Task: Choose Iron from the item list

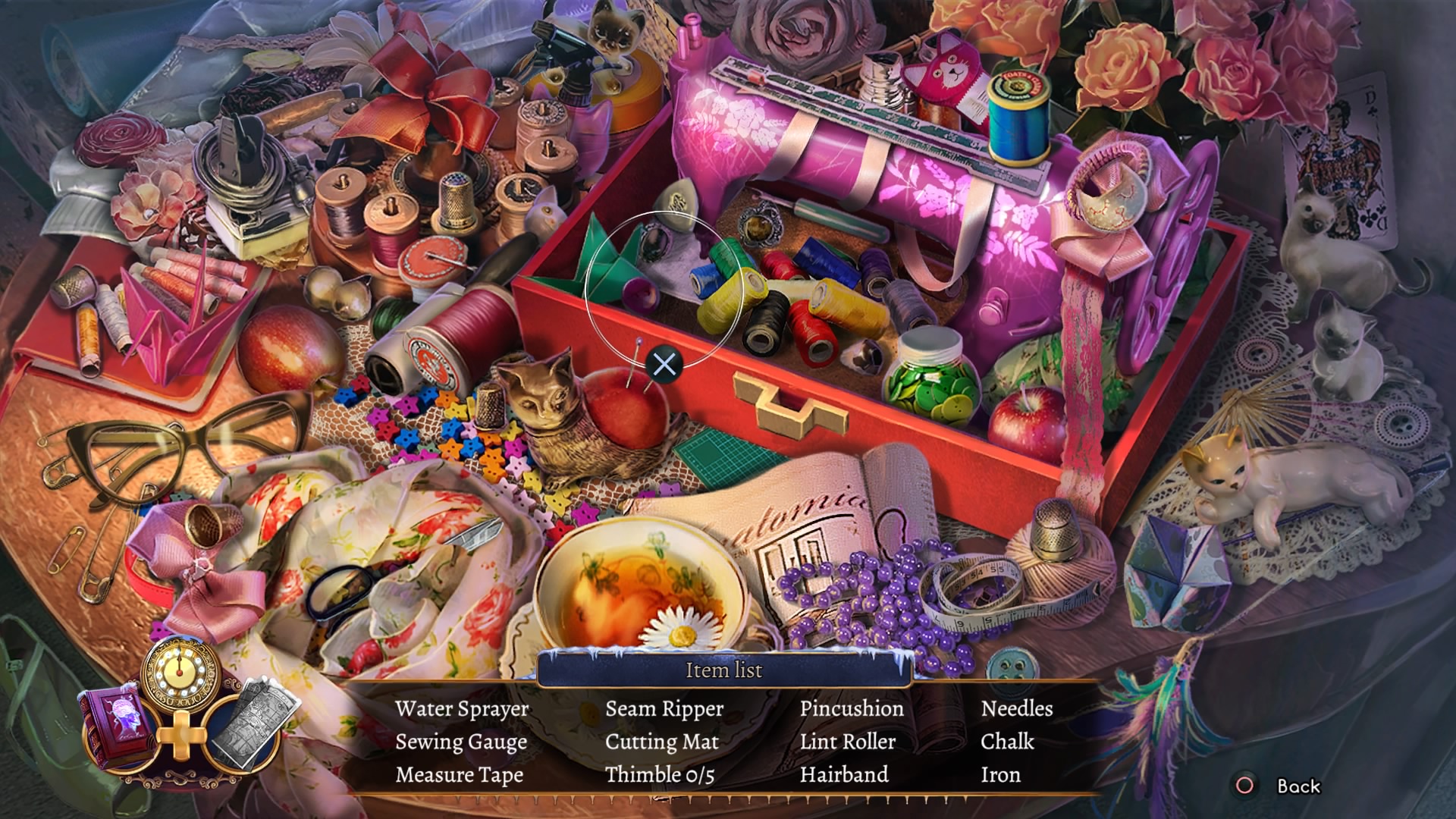Action: (1000, 775)
